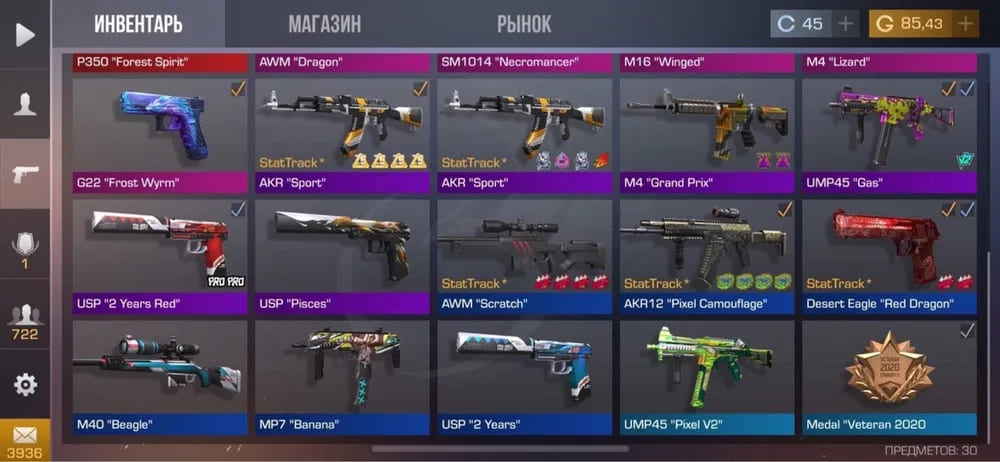This screenshot has width=1000, height=462.
Task: Open the player profile sidebar icon
Action: pyautogui.click(x=25, y=105)
